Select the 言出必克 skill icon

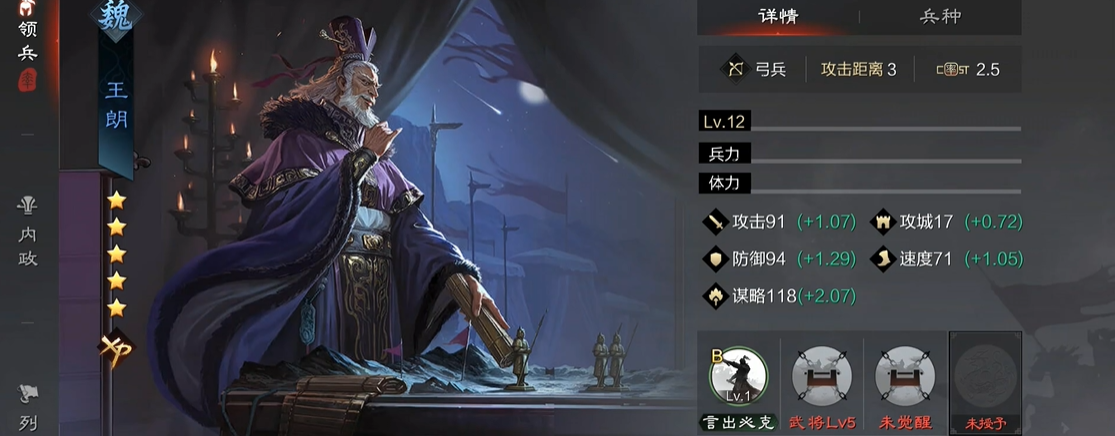737,377
